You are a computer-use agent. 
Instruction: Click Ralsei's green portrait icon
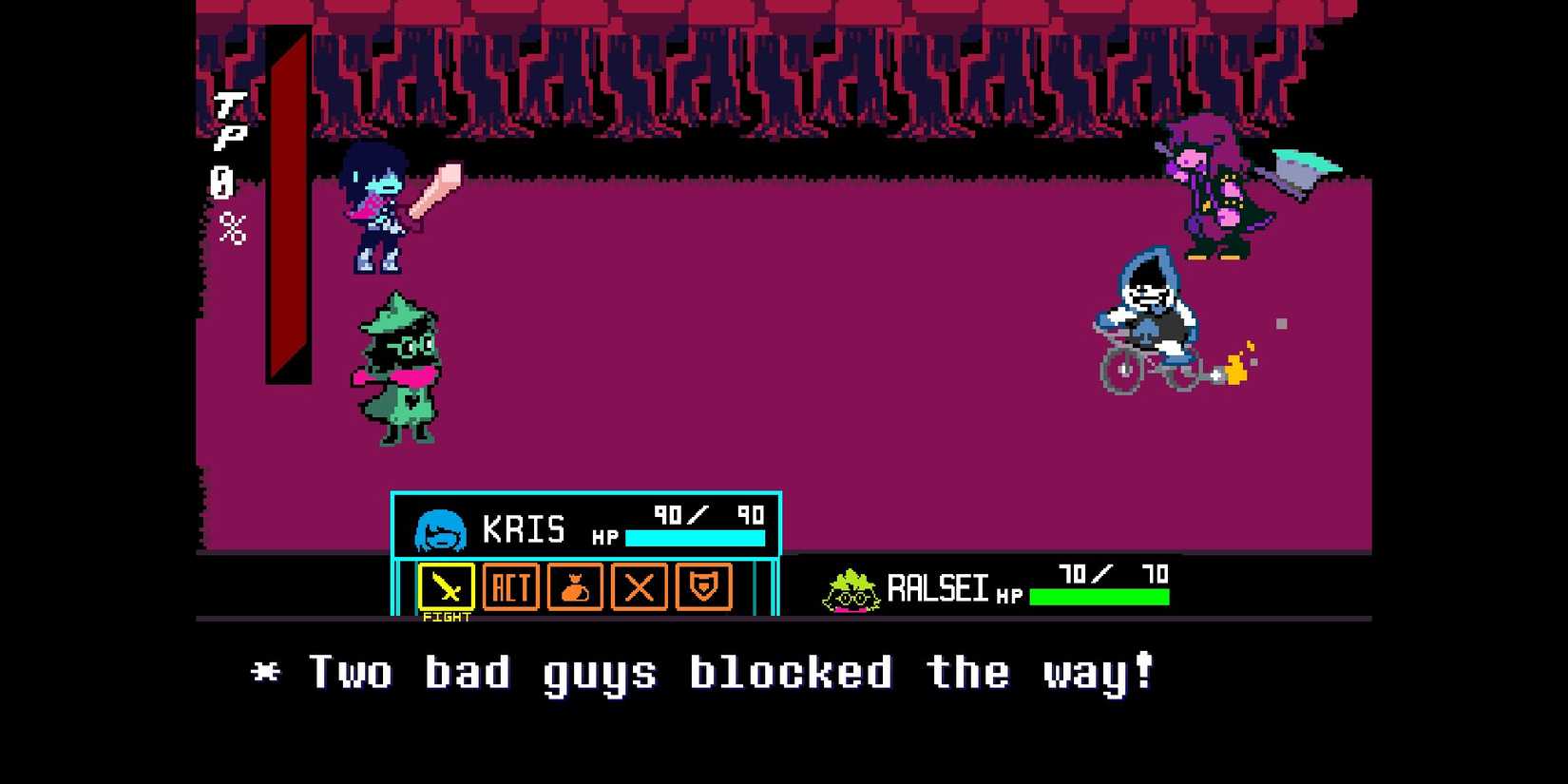pos(852,587)
